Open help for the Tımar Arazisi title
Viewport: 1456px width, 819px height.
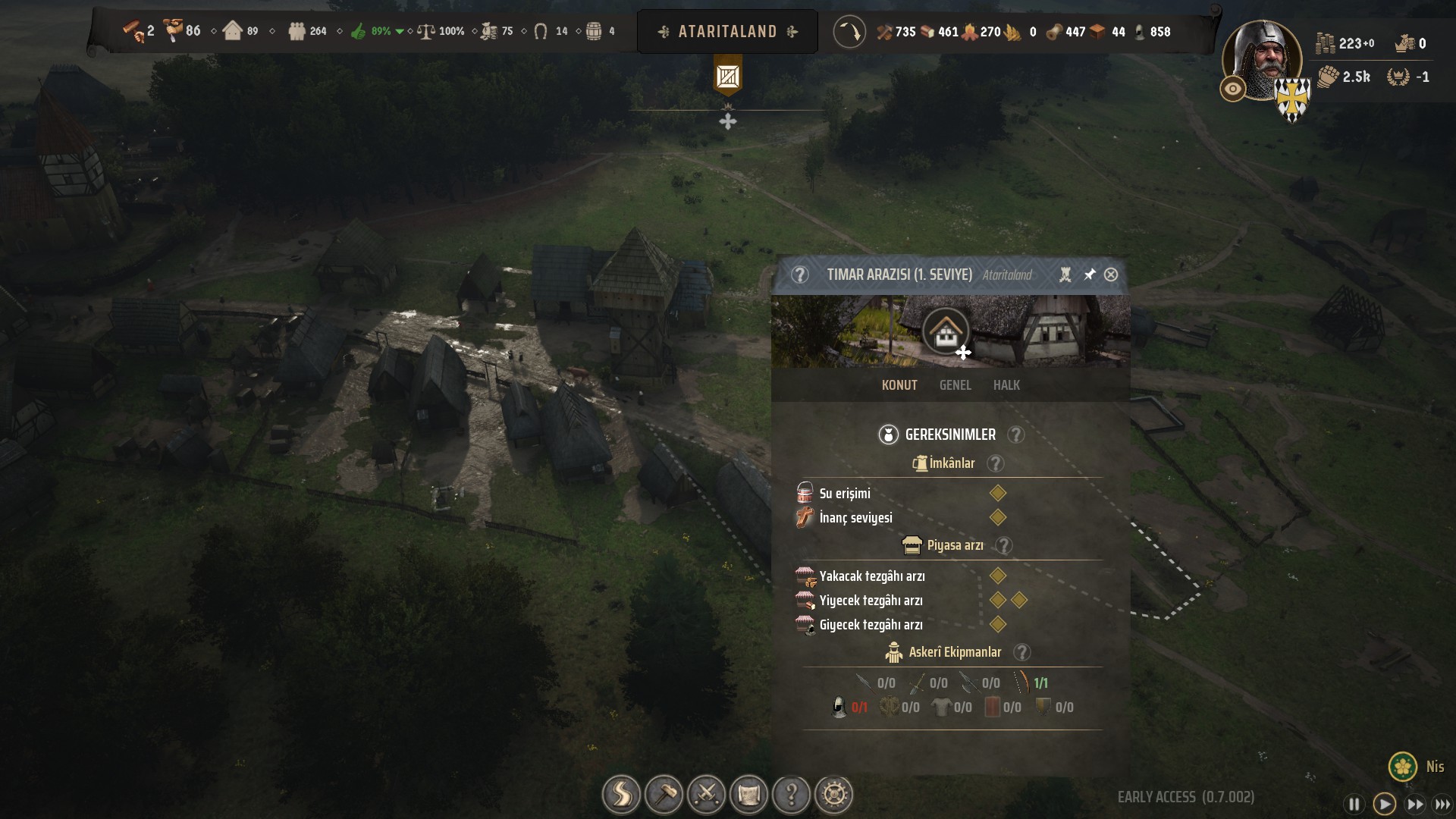[799, 275]
